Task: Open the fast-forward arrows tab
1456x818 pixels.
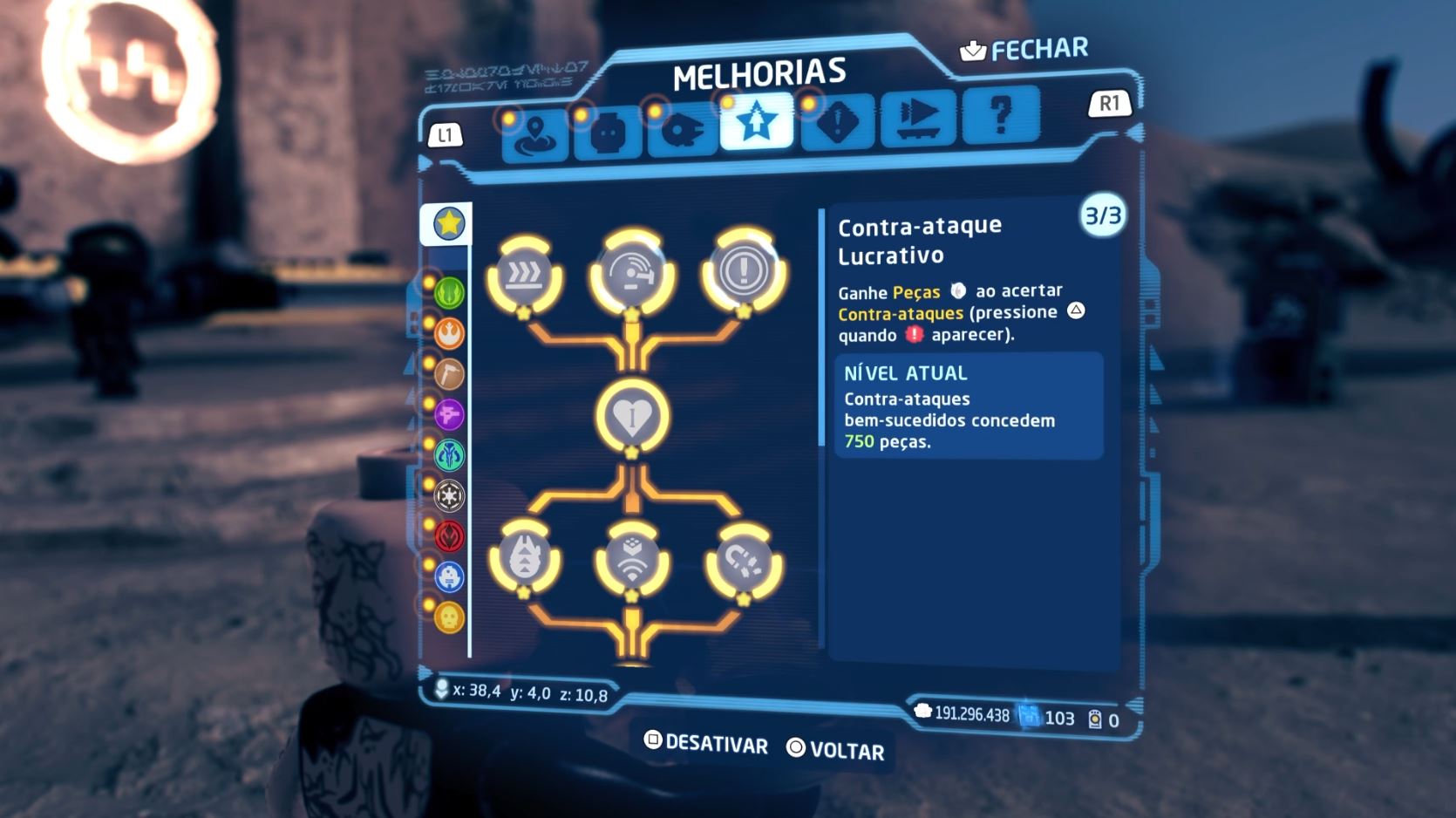Action: [919, 118]
